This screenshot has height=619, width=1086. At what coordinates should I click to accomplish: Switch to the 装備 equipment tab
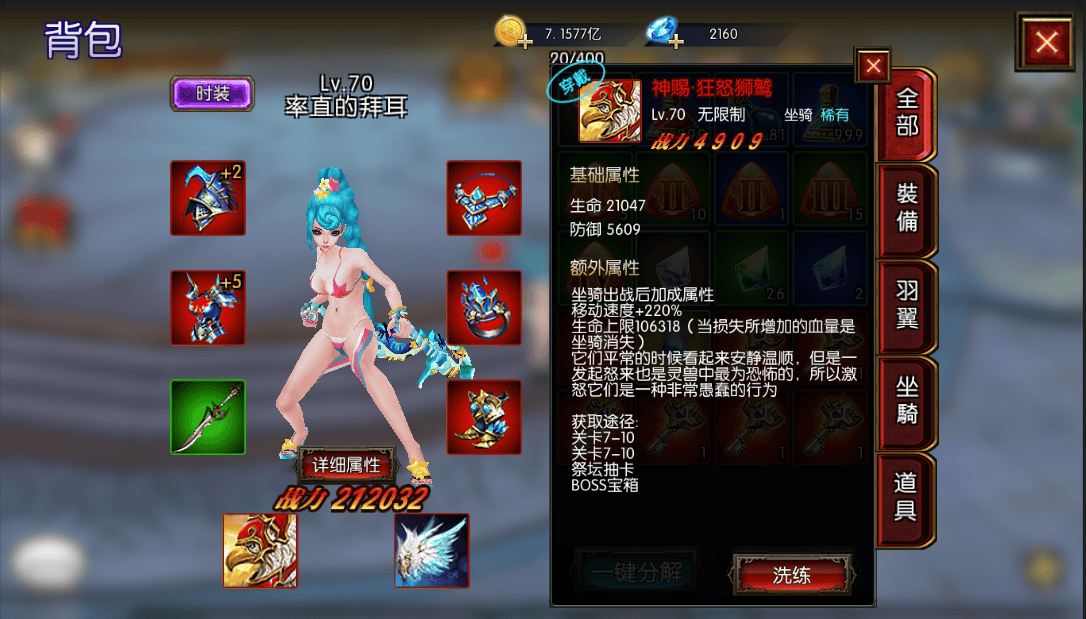point(906,208)
